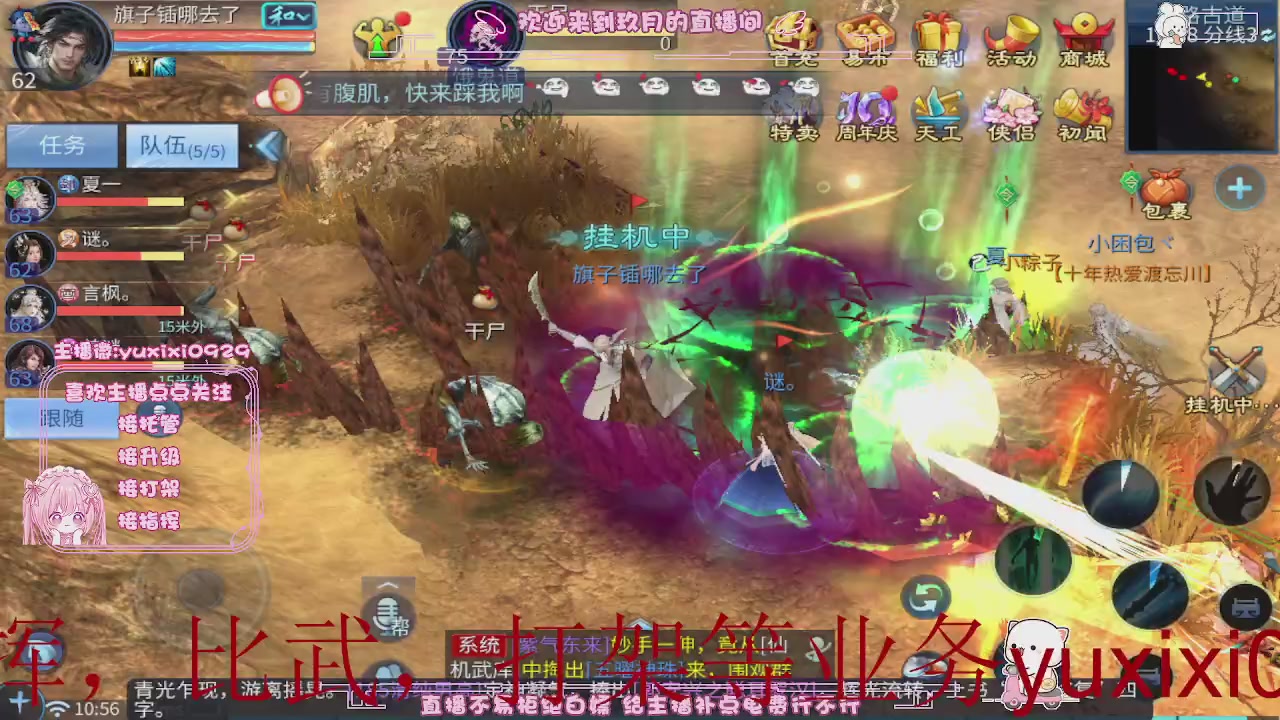Switch to the 任务 (Quest) tab
This screenshot has height=720, width=1280.
[x=60, y=146]
